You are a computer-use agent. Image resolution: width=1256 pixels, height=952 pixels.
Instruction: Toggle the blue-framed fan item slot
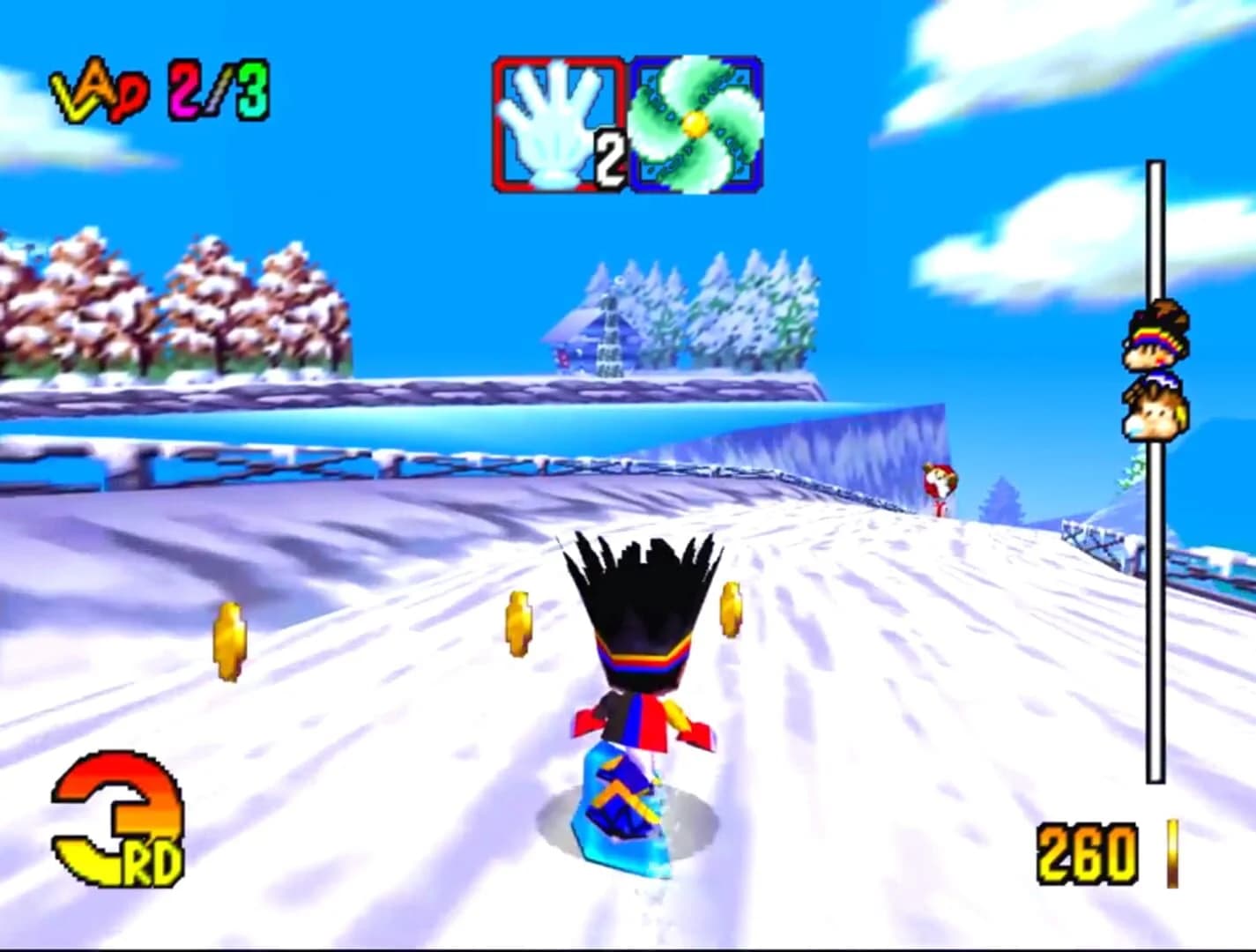pos(696,123)
